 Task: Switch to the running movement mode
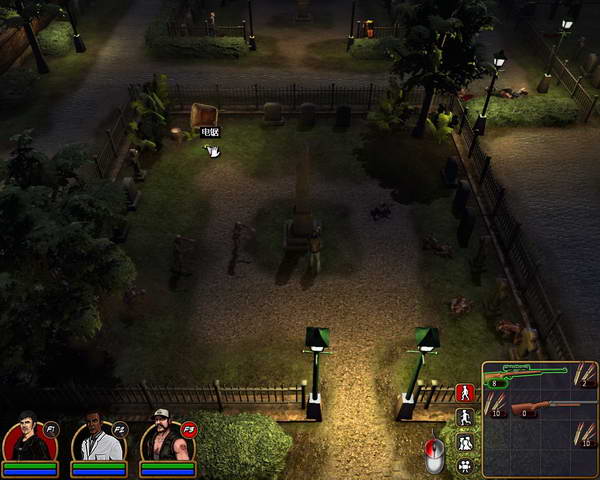point(465,418)
